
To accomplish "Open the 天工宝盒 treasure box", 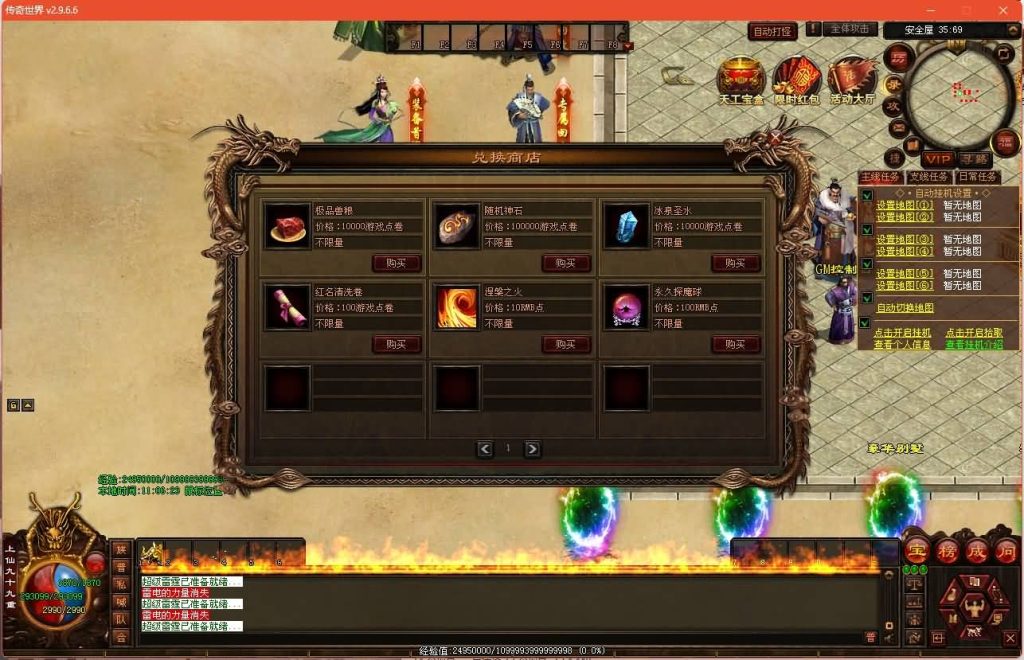I will pyautogui.click(x=741, y=80).
